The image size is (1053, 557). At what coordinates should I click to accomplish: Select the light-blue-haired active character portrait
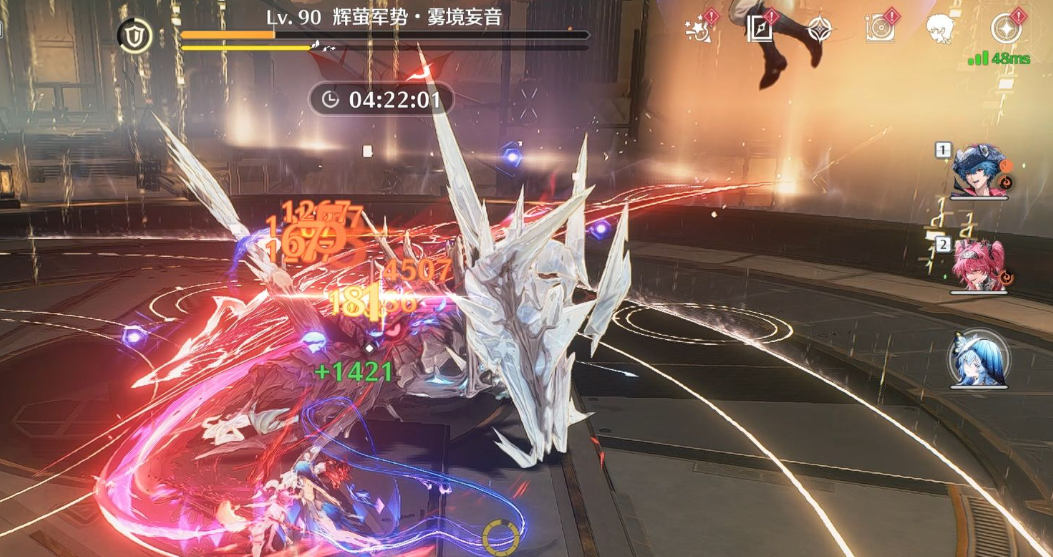click(977, 360)
